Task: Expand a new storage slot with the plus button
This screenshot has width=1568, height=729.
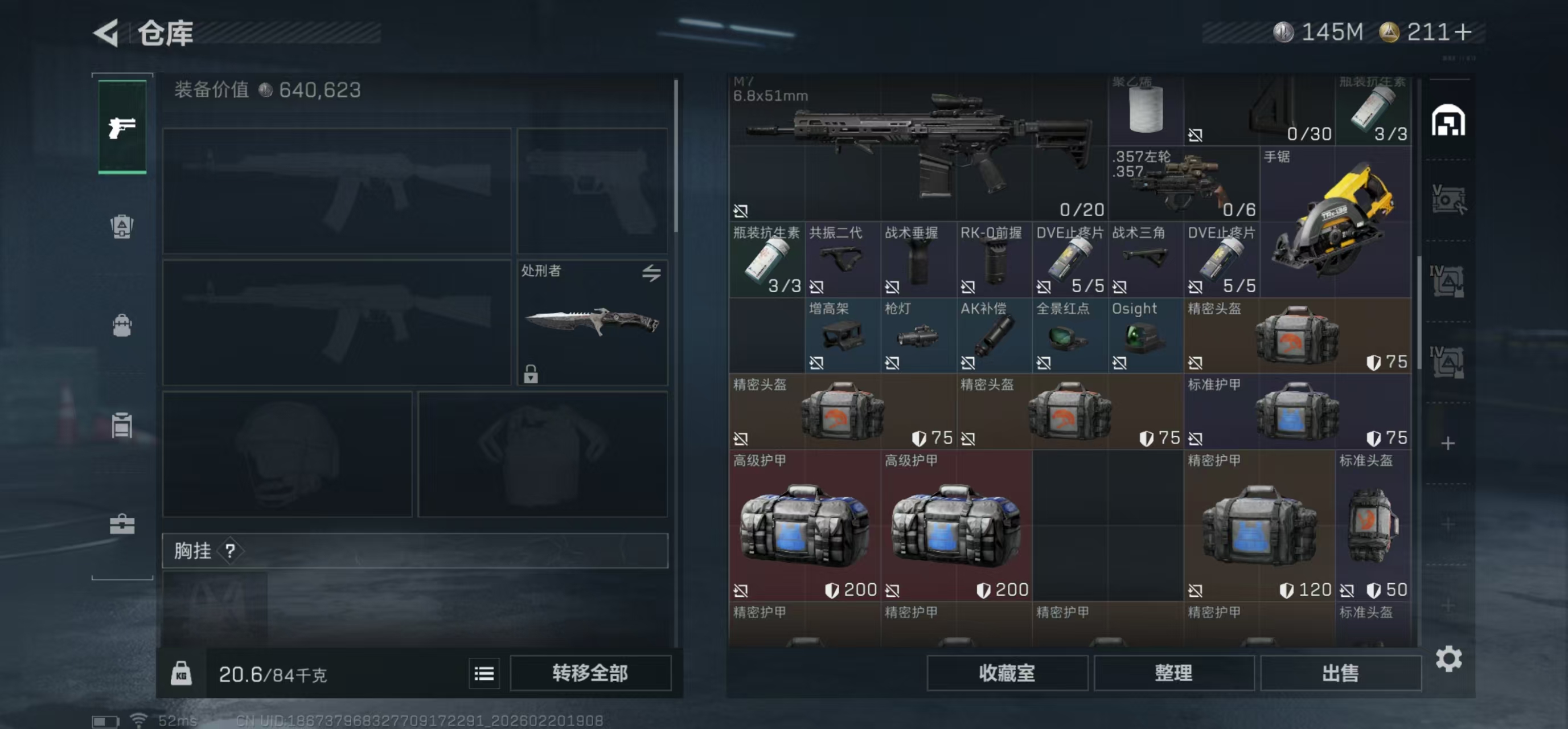Action: pyautogui.click(x=1447, y=443)
